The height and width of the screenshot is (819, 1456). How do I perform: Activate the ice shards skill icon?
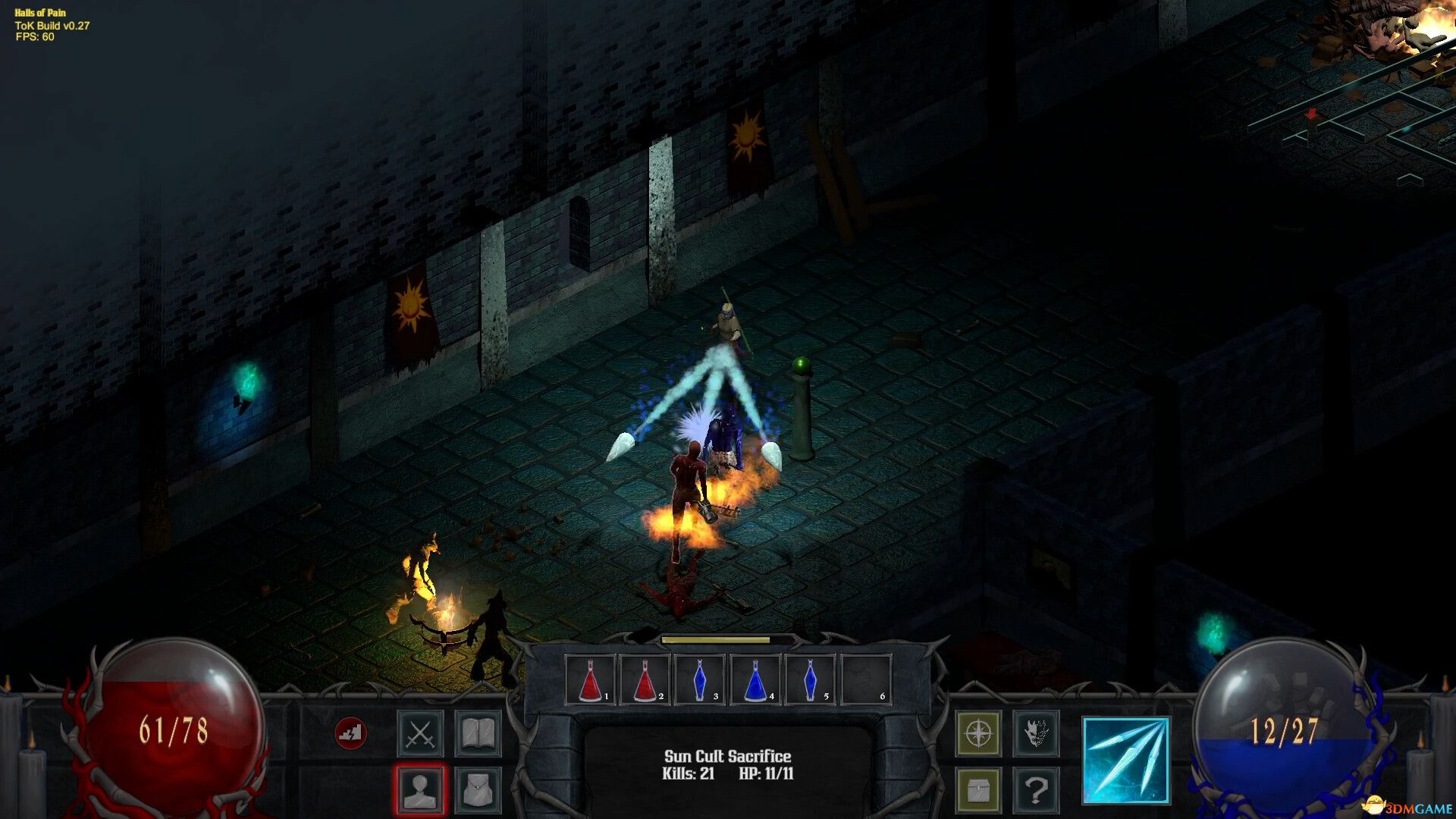(x=1126, y=761)
